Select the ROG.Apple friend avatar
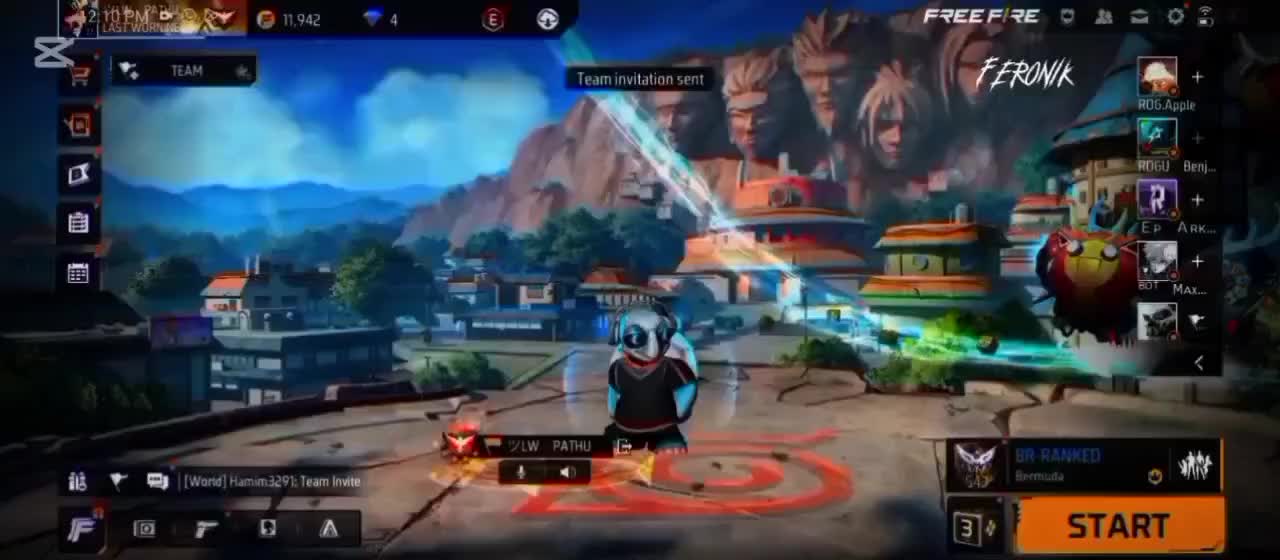Viewport: 1280px width, 560px height. [1157, 77]
